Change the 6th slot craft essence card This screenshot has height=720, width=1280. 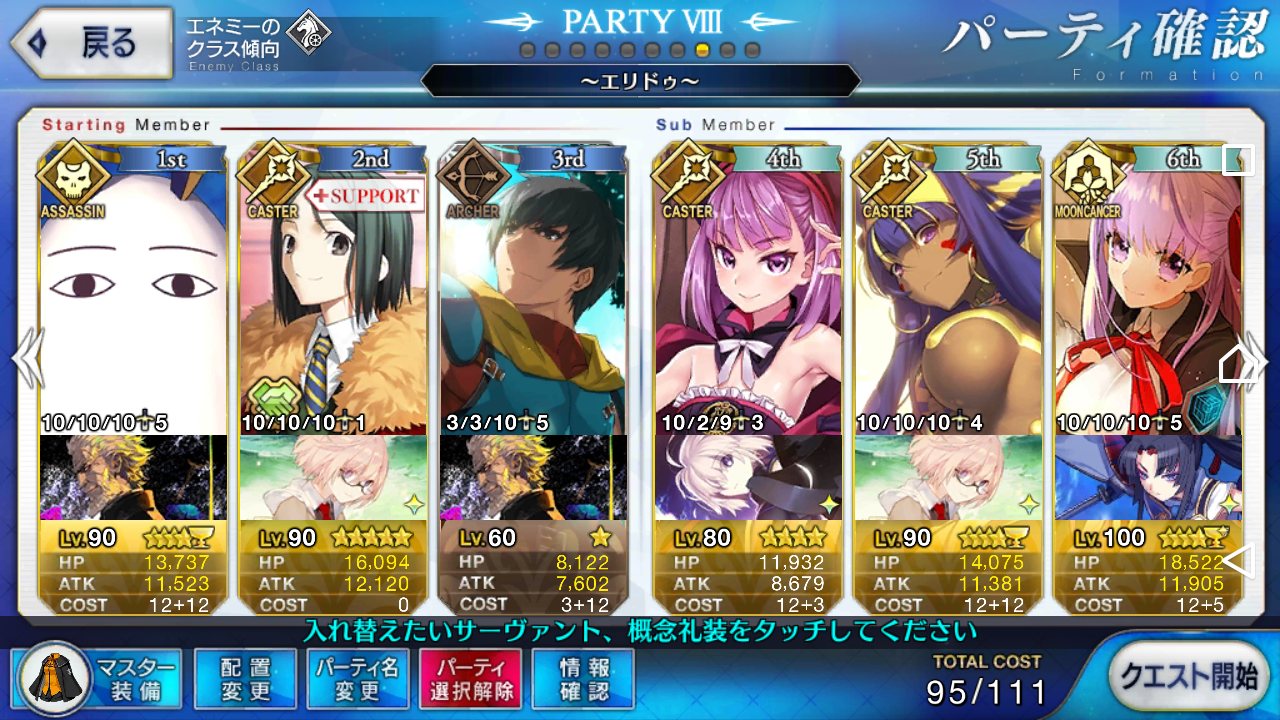(1148, 477)
